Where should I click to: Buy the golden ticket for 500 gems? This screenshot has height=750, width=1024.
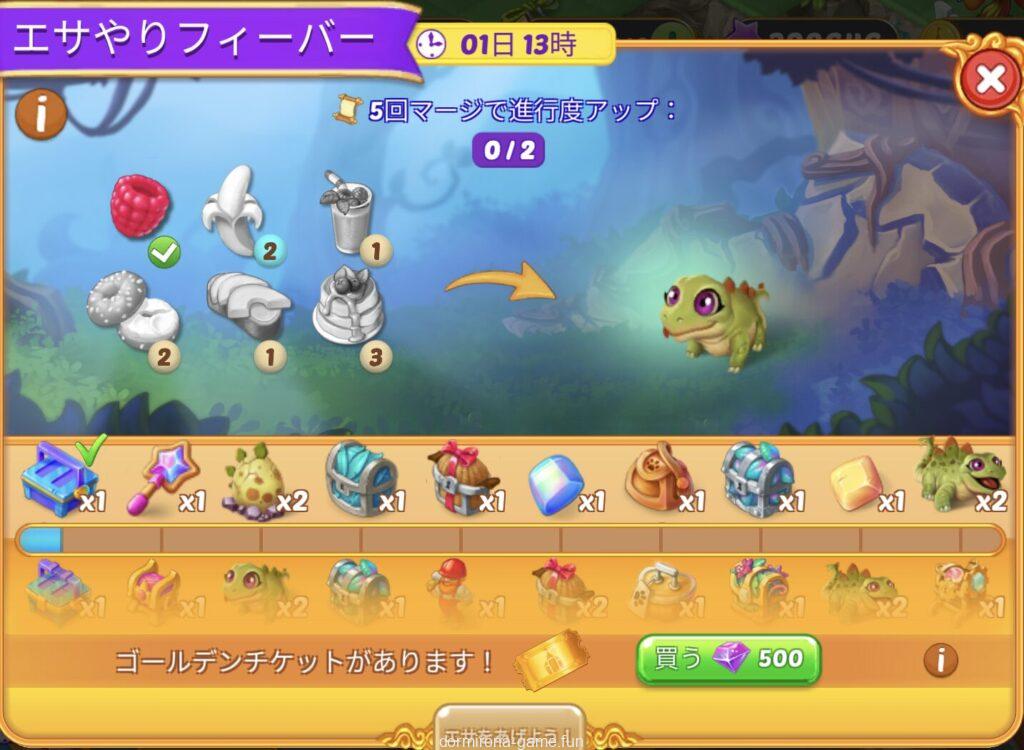tap(729, 659)
